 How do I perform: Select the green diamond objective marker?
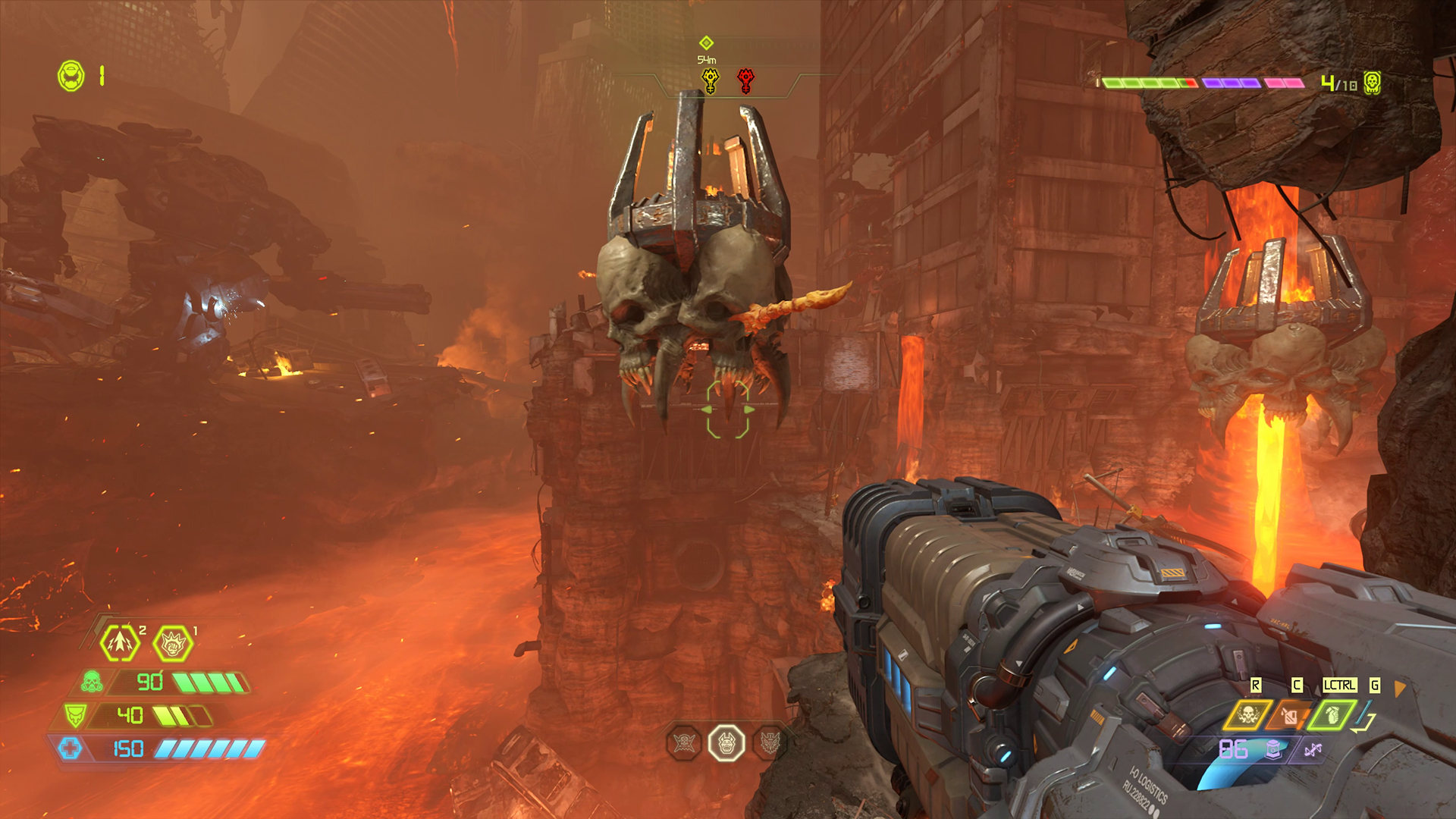click(x=706, y=43)
